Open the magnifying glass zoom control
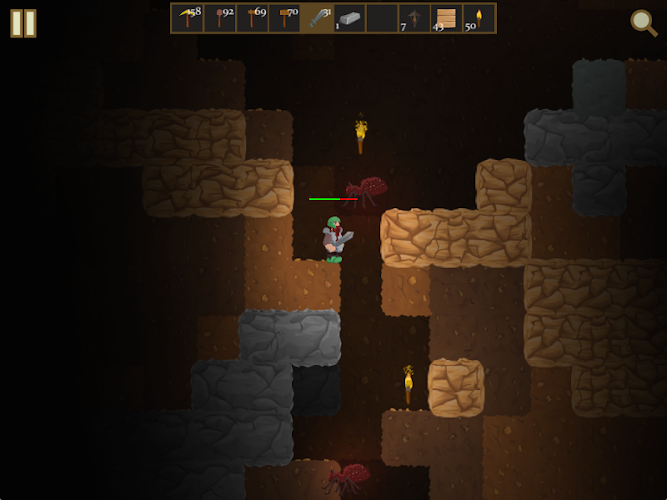Viewport: 667px width, 500px height. click(x=643, y=22)
